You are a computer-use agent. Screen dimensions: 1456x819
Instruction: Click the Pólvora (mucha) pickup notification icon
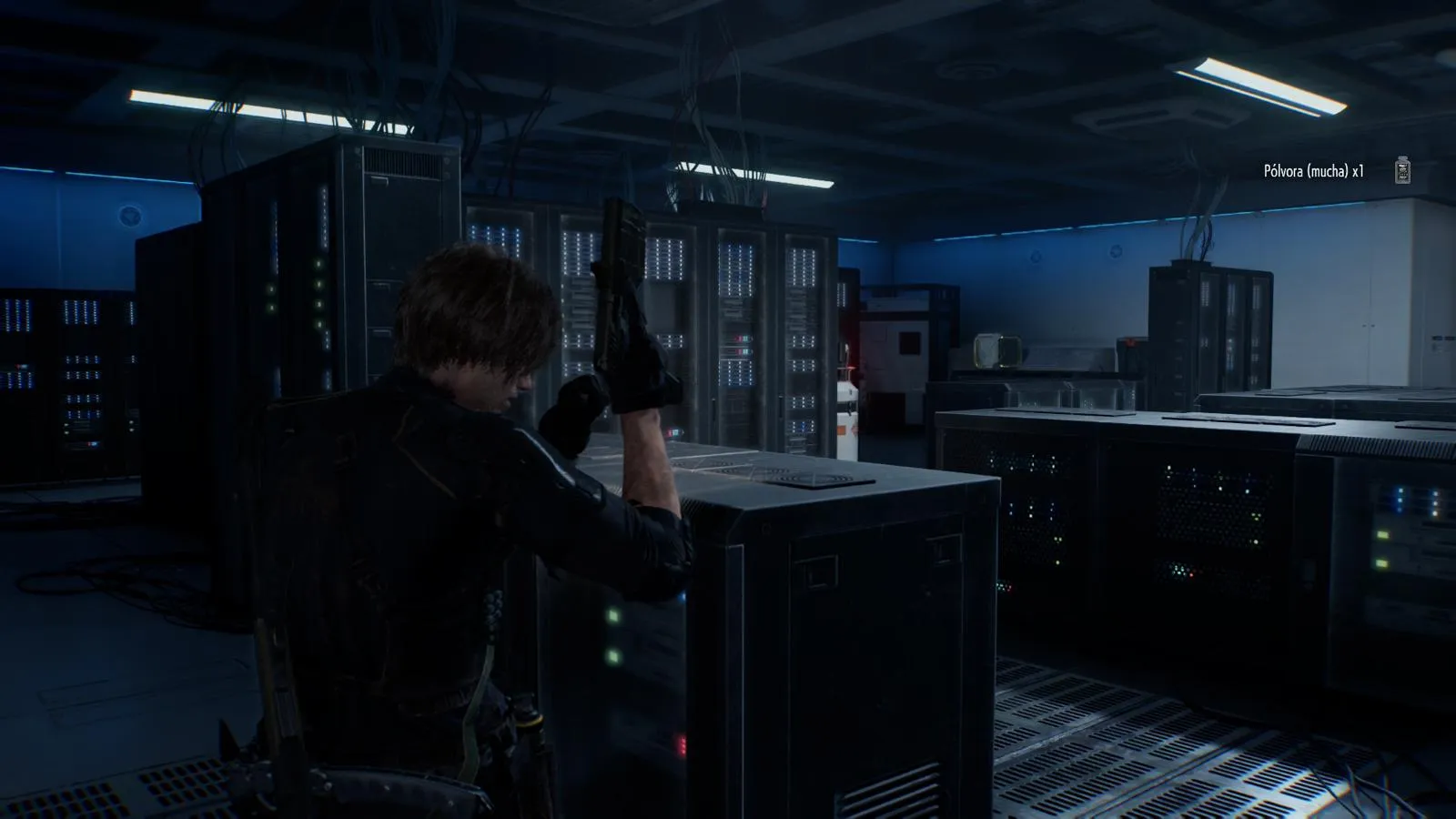click(1402, 170)
